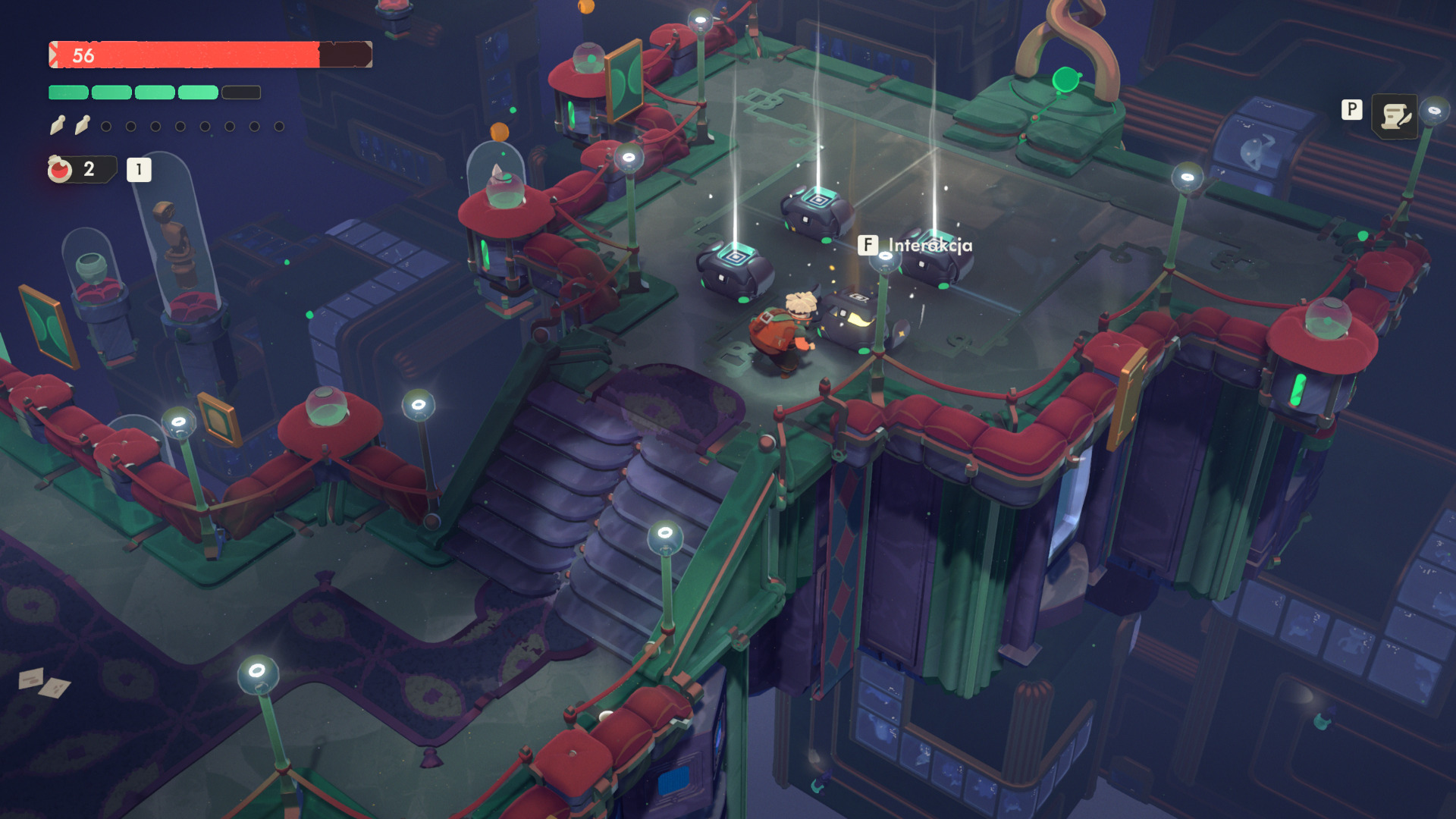The height and width of the screenshot is (819, 1456).
Task: Select the red health potion icon
Action: click(60, 169)
